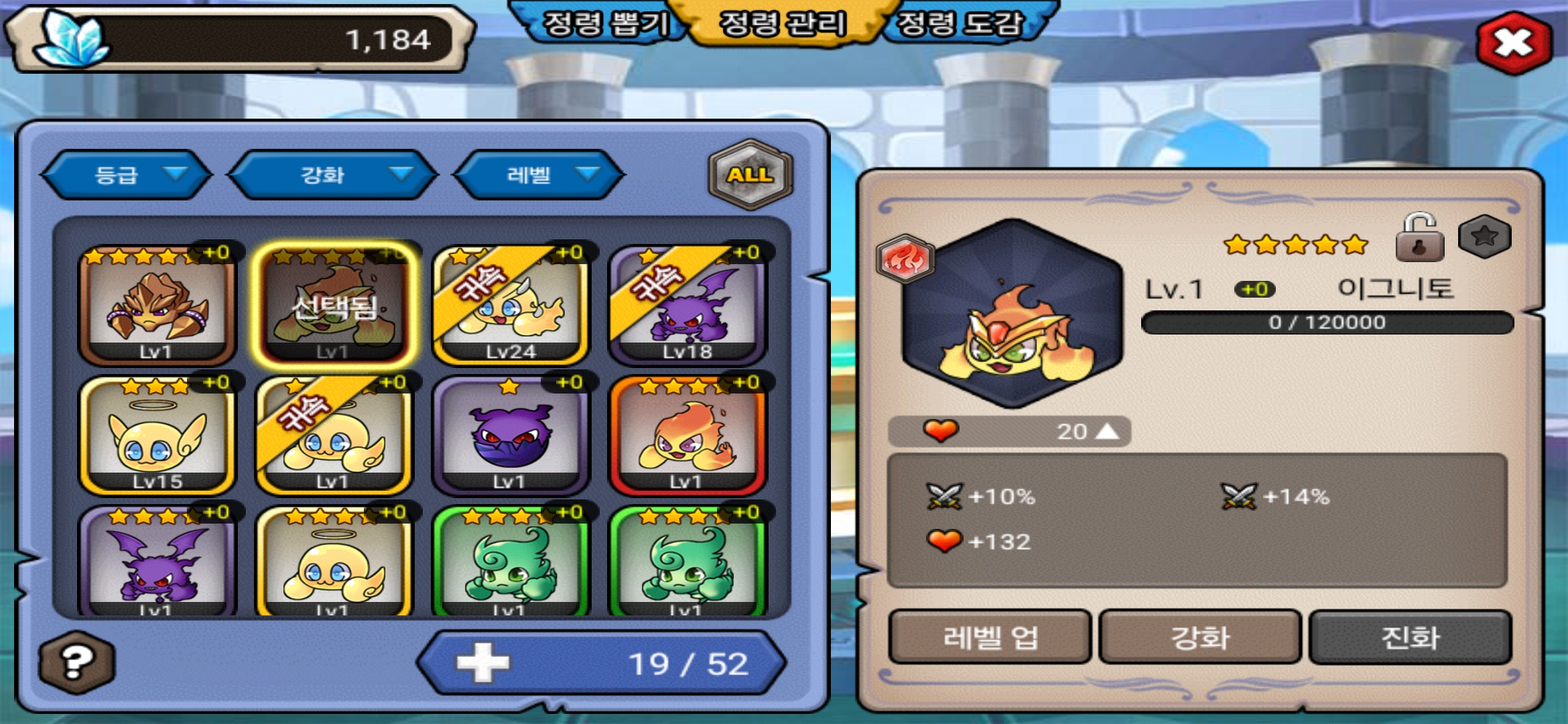Viewport: 1568px width, 724px height.
Task: Toggle the padlock on 이그니토
Action: (1419, 239)
